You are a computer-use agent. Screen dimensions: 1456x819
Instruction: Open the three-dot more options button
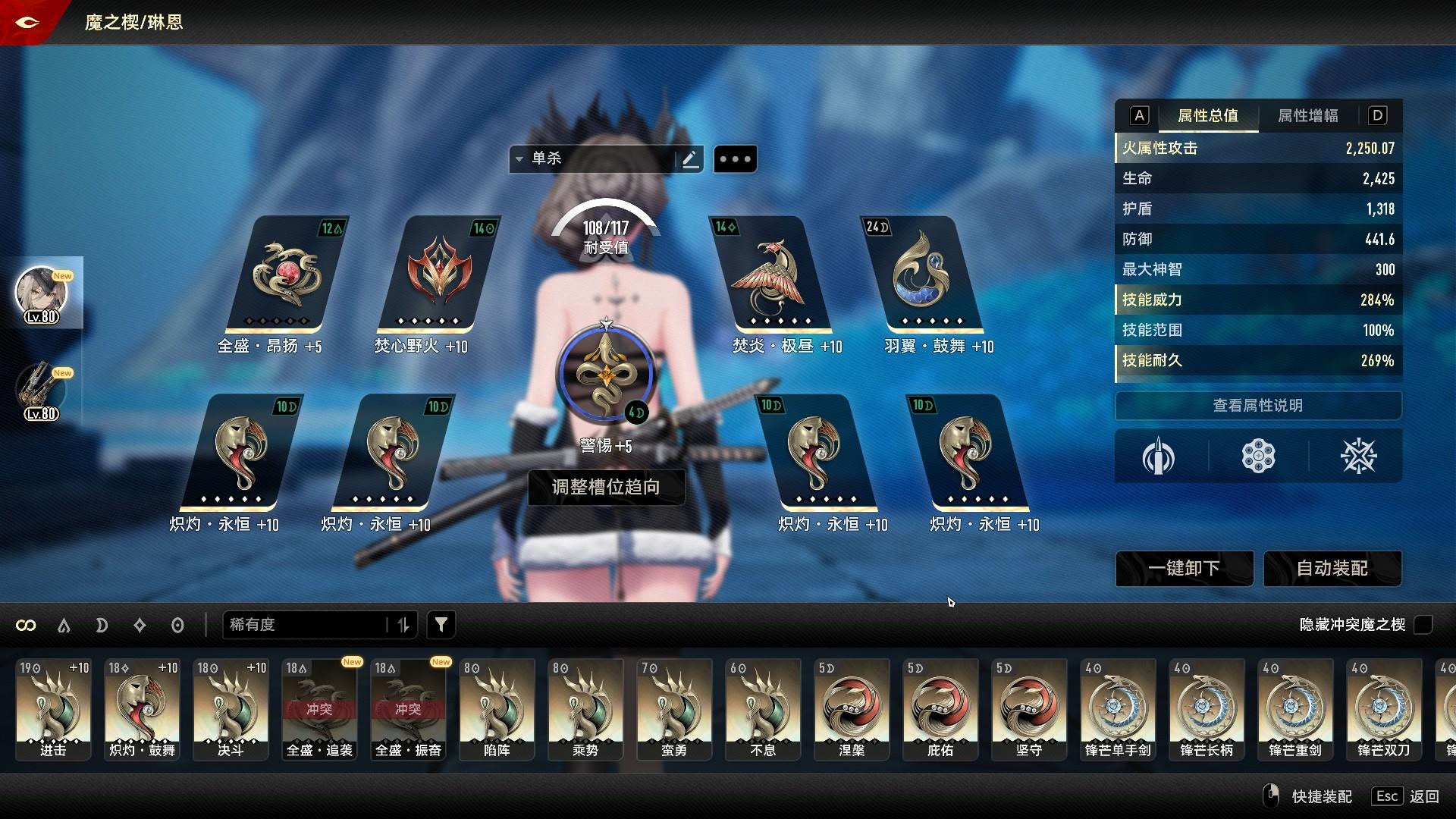735,159
